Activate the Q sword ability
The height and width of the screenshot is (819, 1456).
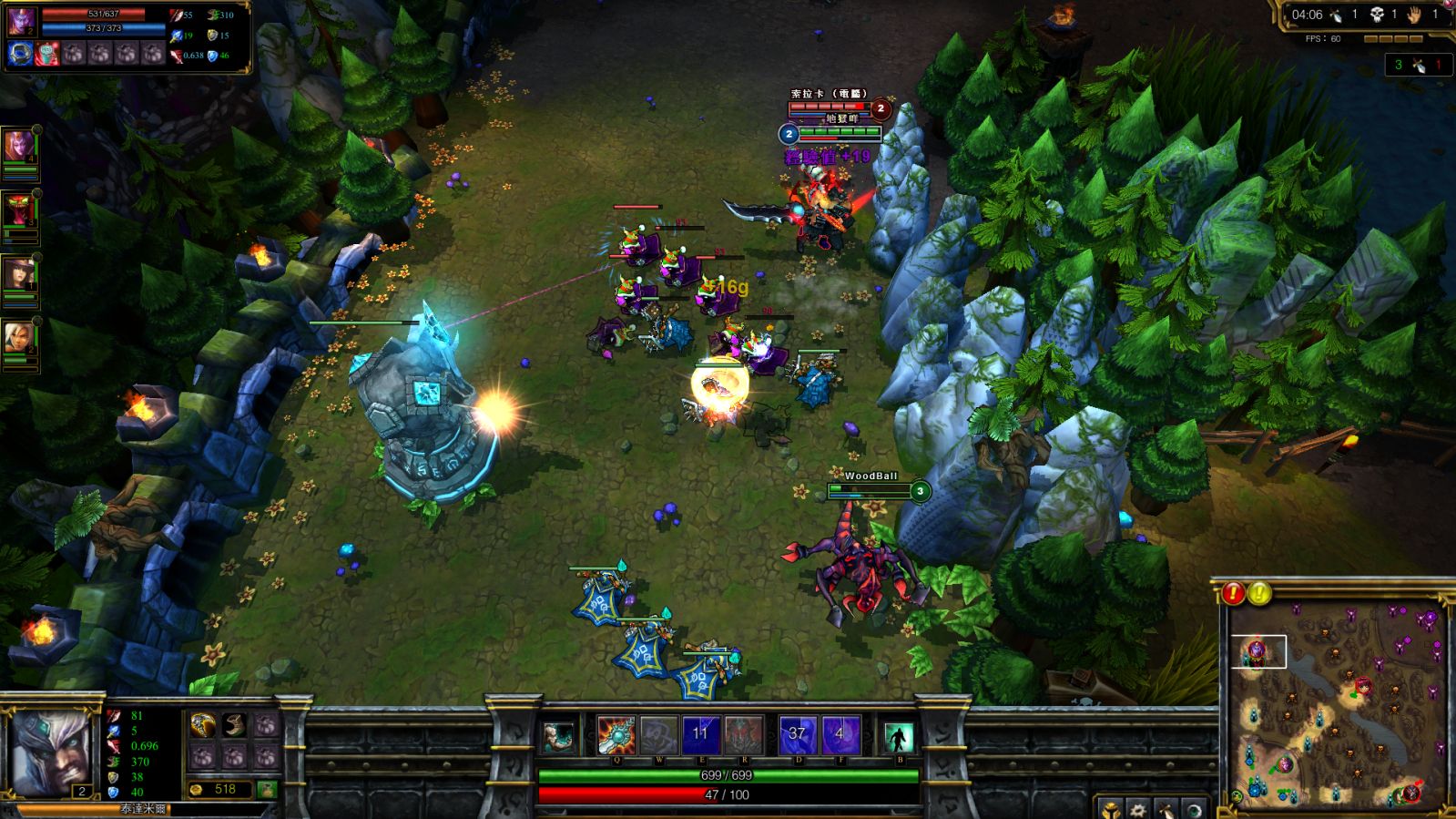point(616,735)
